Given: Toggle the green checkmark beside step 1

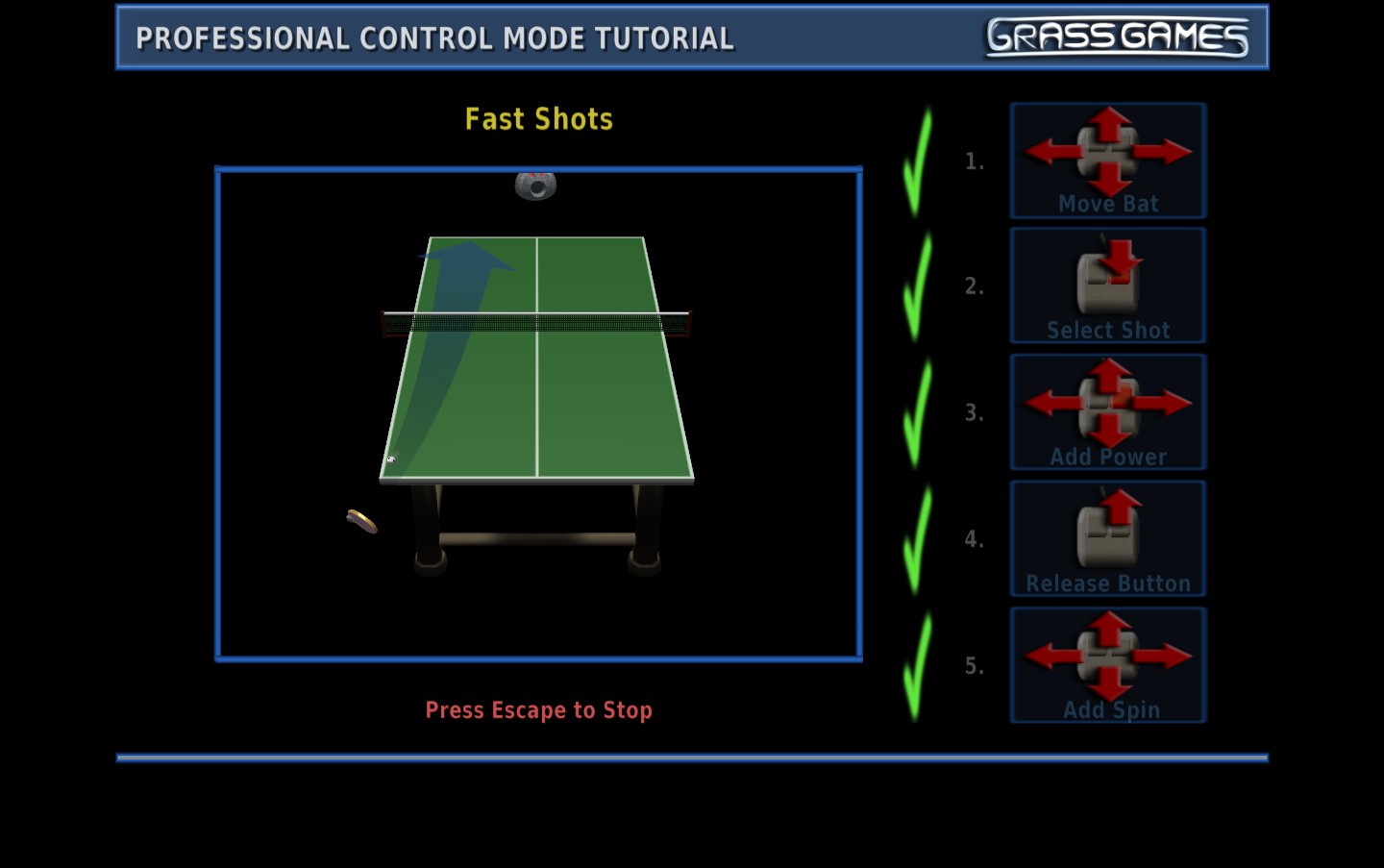Looking at the screenshot, I should coord(916,159).
